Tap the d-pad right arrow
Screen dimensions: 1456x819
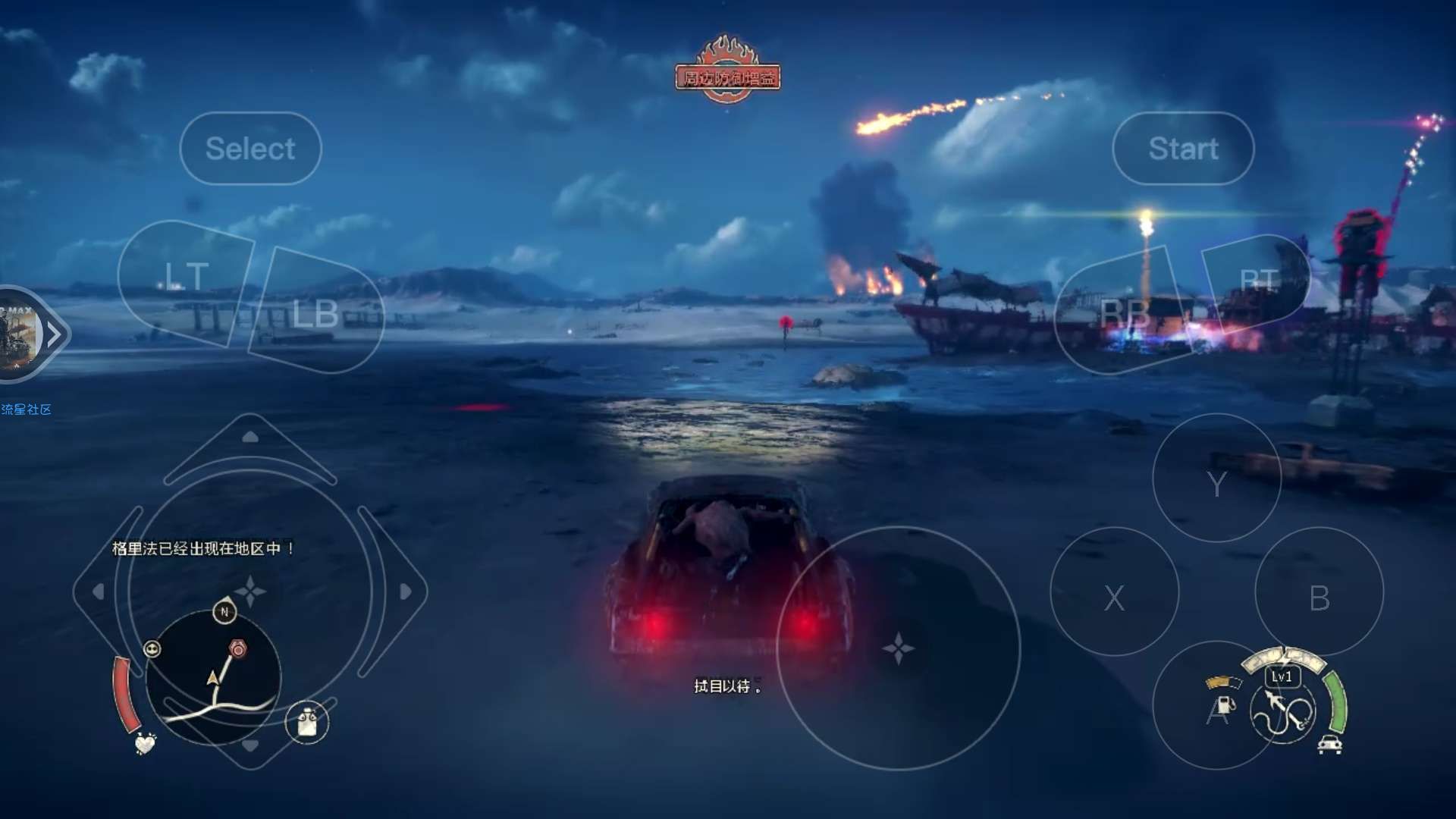405,591
